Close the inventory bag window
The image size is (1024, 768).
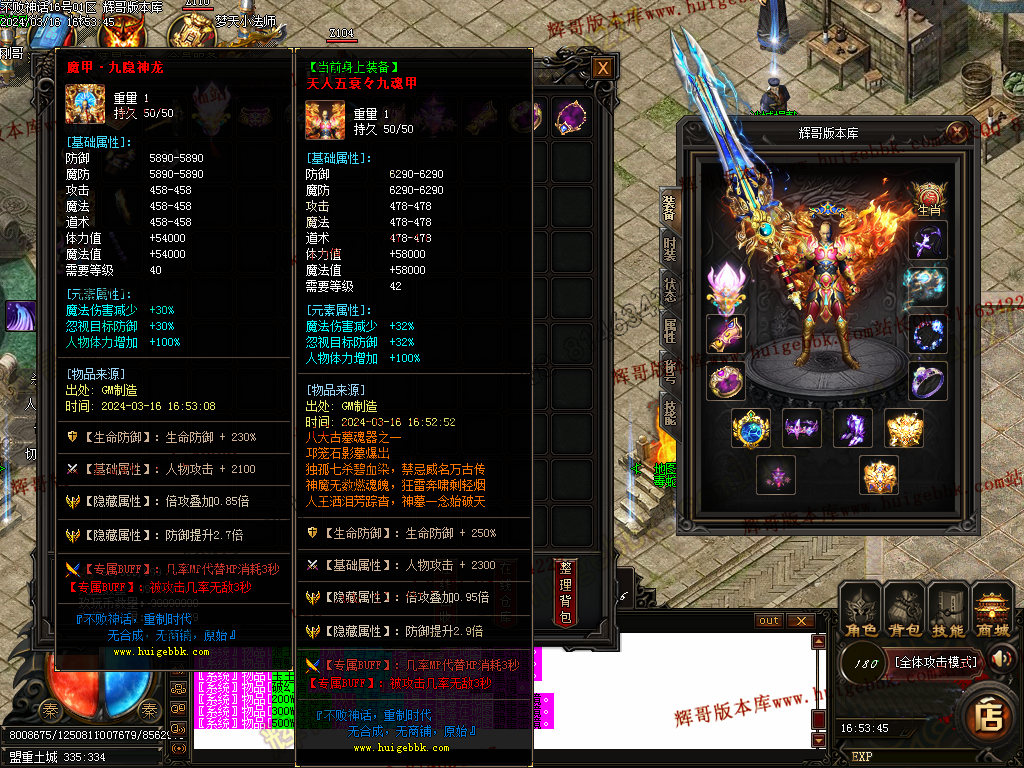[602, 68]
